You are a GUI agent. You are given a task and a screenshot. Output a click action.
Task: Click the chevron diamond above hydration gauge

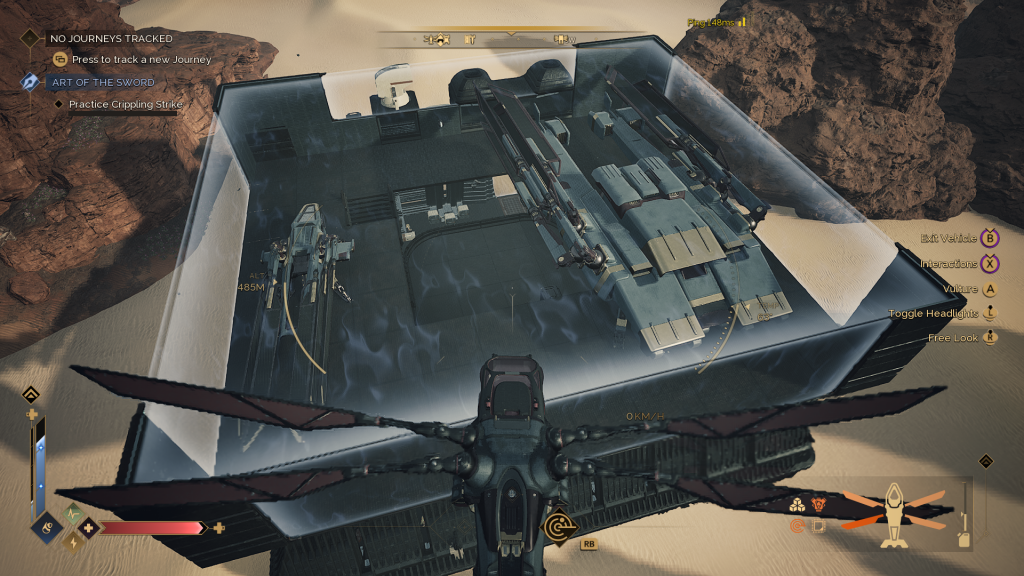click(x=31, y=394)
